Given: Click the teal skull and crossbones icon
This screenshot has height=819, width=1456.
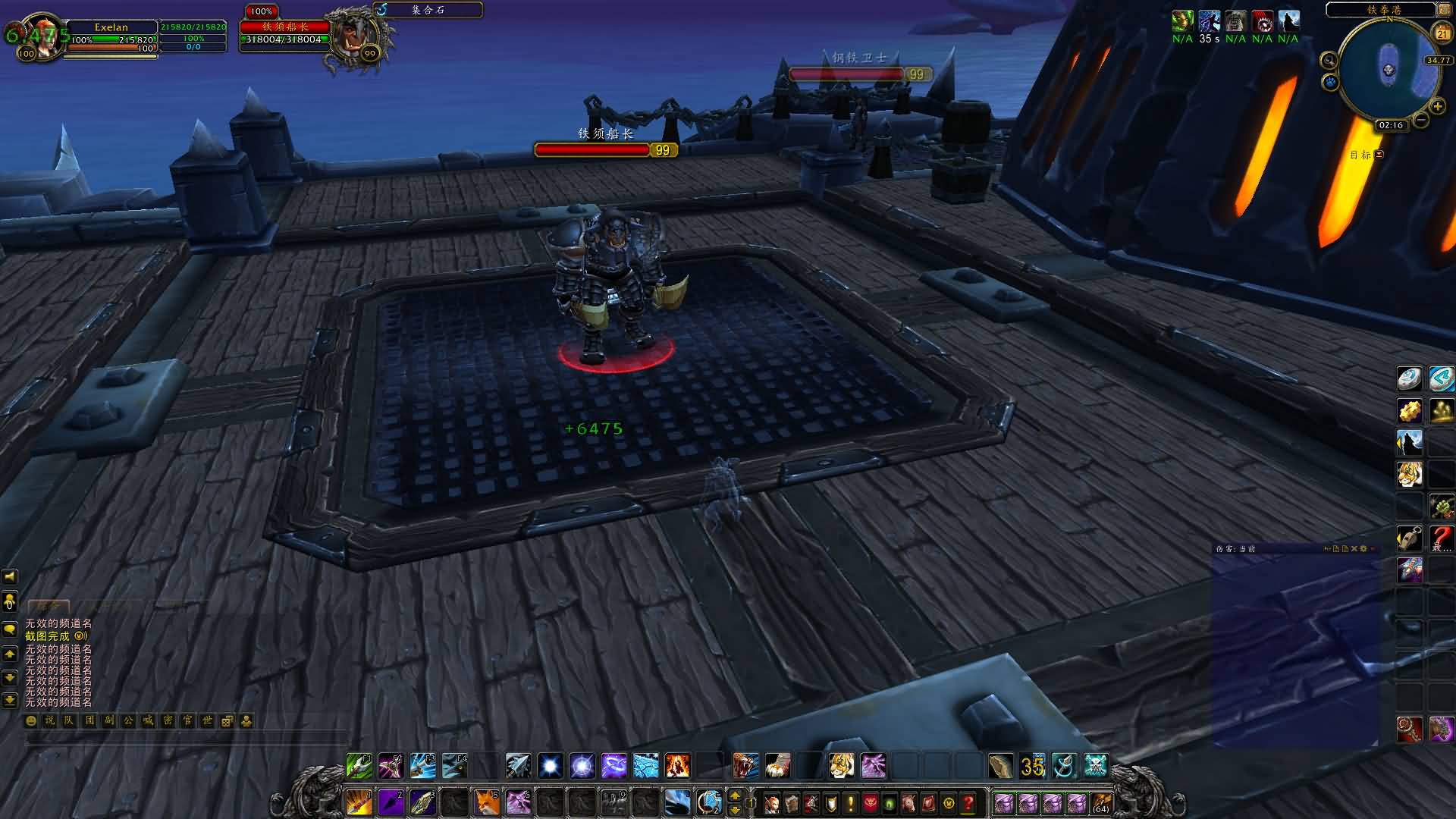Looking at the screenshot, I should [x=1096, y=766].
